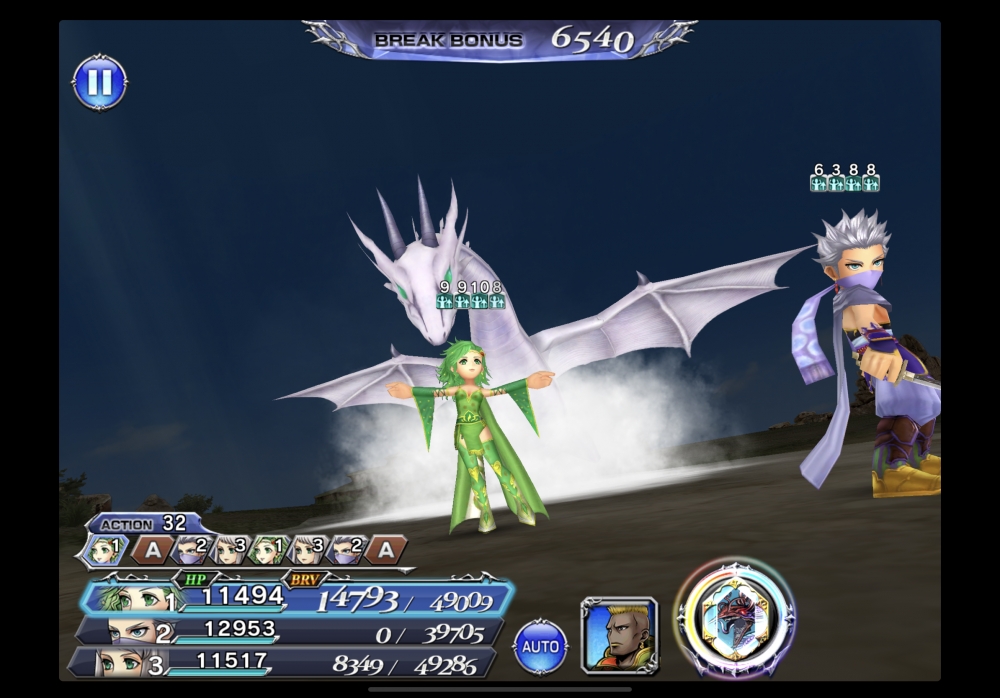Call the blond friend support character
This screenshot has height=698, width=1000.
tap(619, 634)
